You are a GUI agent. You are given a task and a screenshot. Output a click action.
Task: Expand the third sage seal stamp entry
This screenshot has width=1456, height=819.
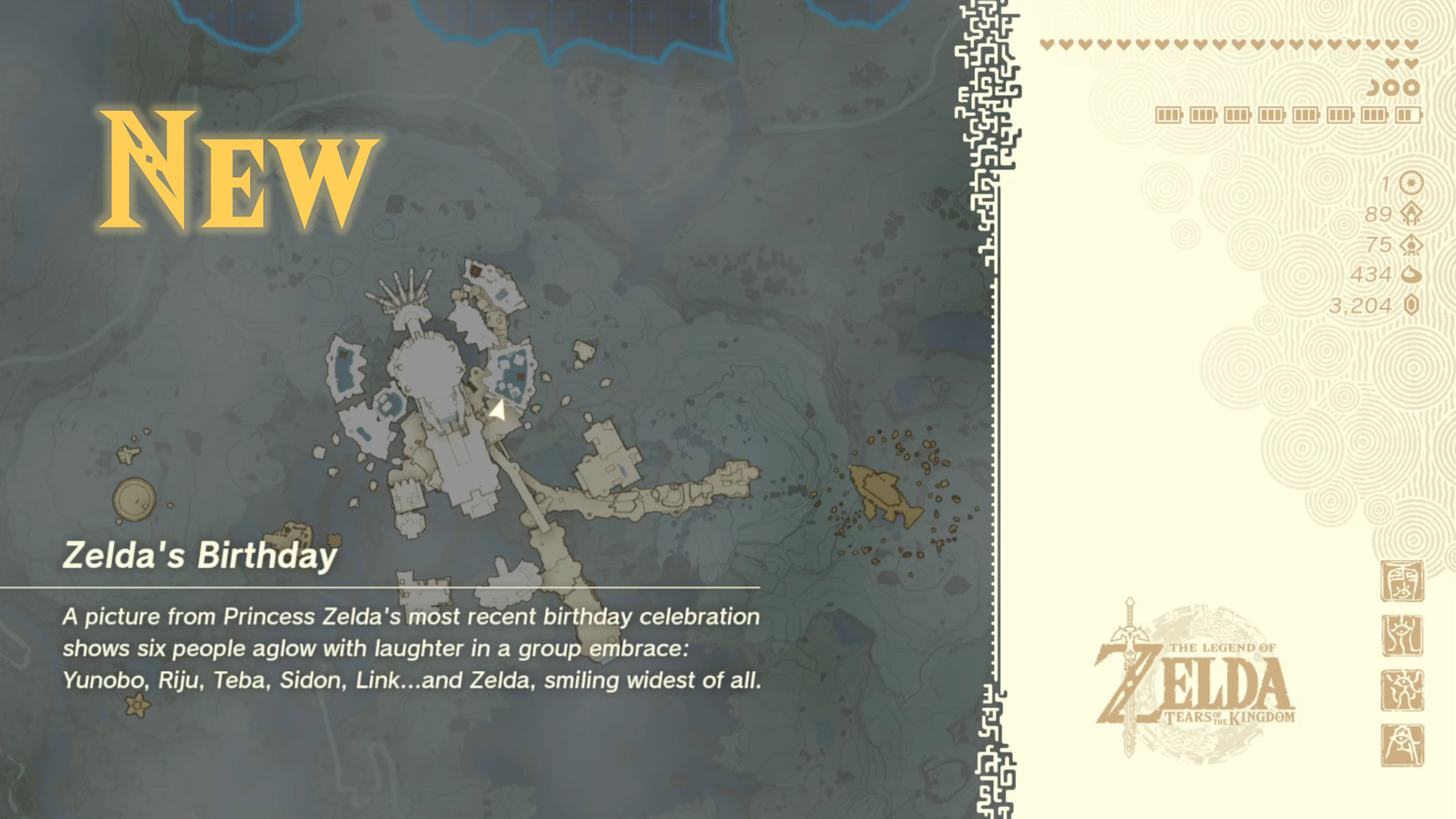[x=1403, y=690]
